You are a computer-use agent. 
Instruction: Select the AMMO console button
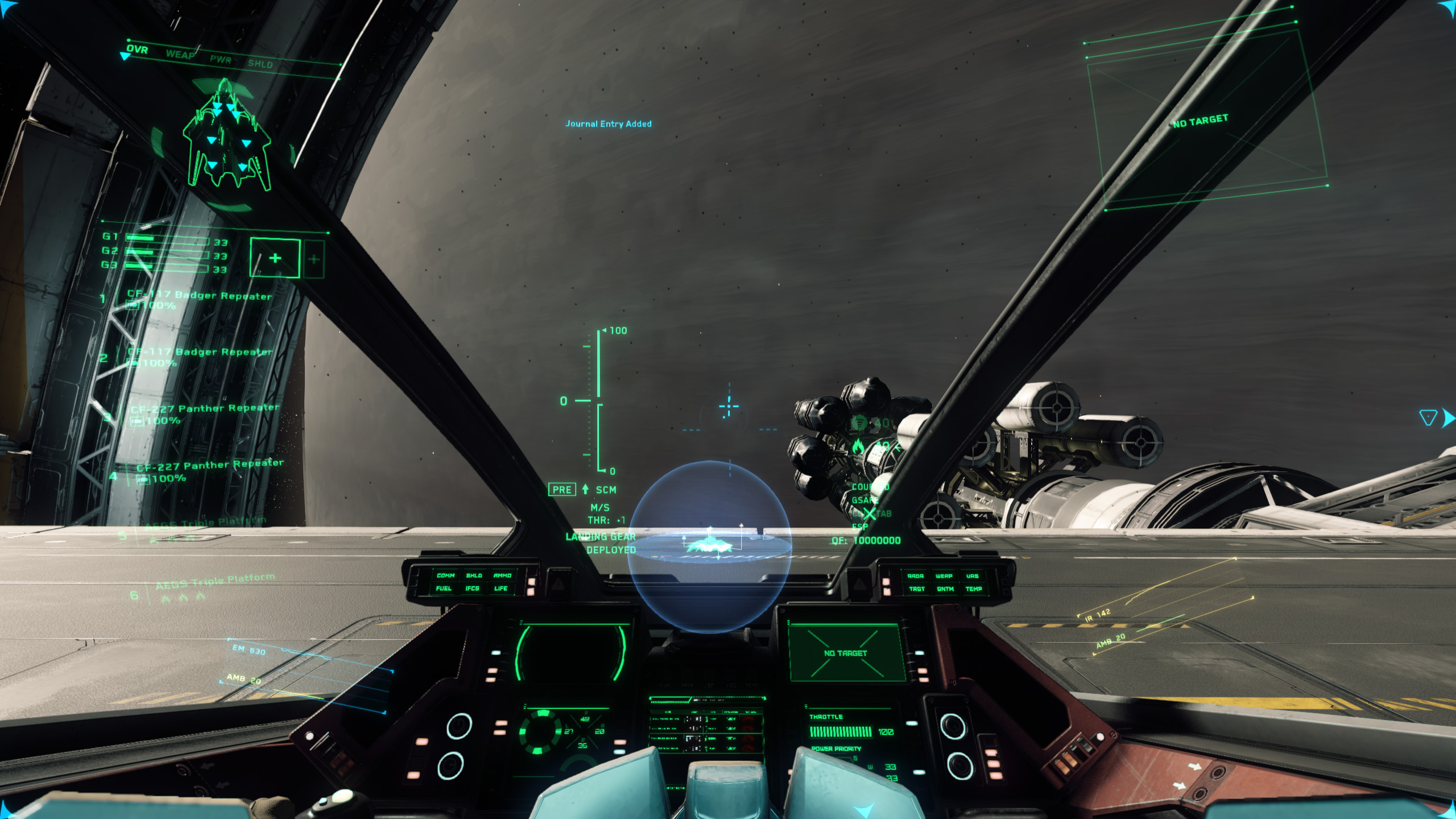[502, 575]
